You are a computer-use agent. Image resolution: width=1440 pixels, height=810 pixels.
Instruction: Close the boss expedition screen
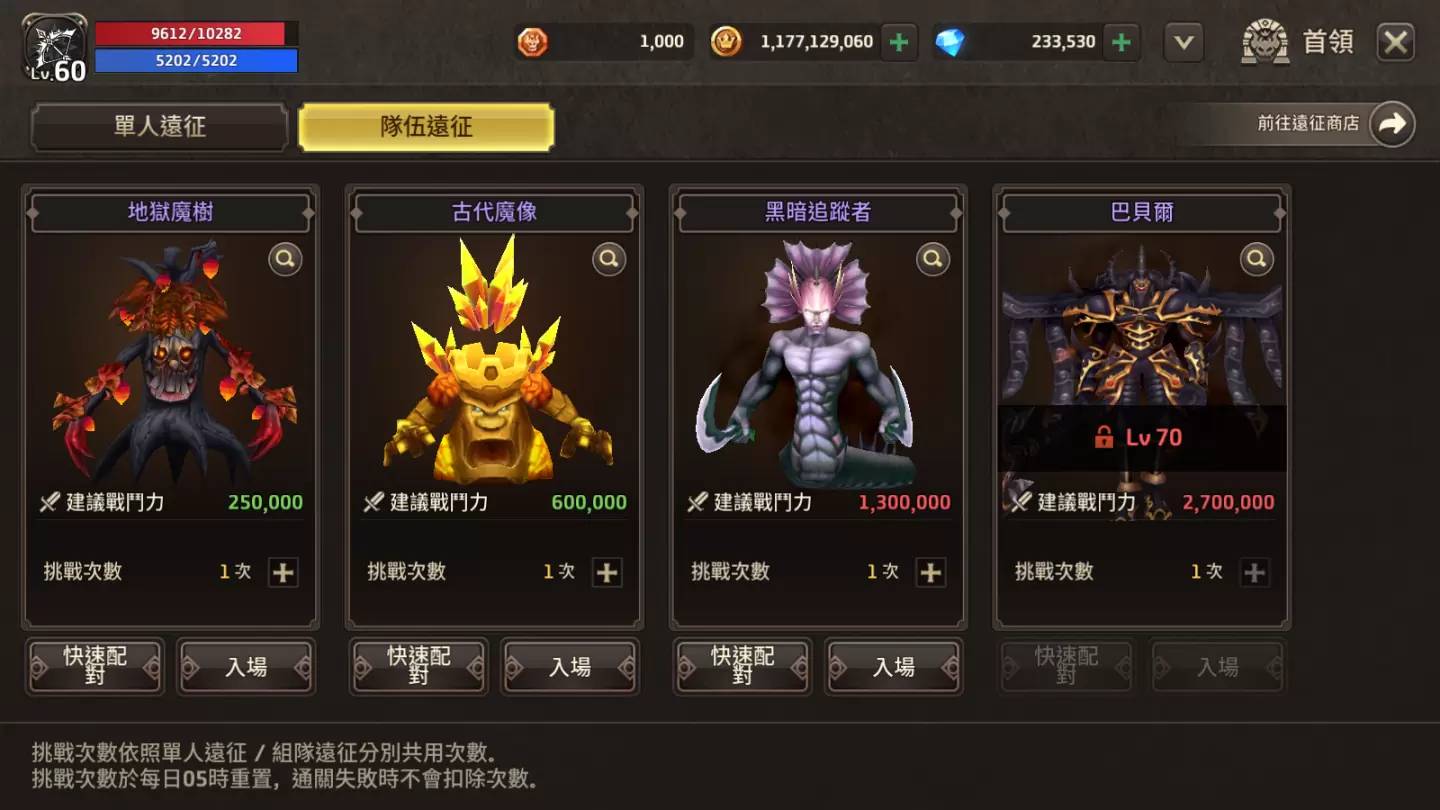point(1395,42)
